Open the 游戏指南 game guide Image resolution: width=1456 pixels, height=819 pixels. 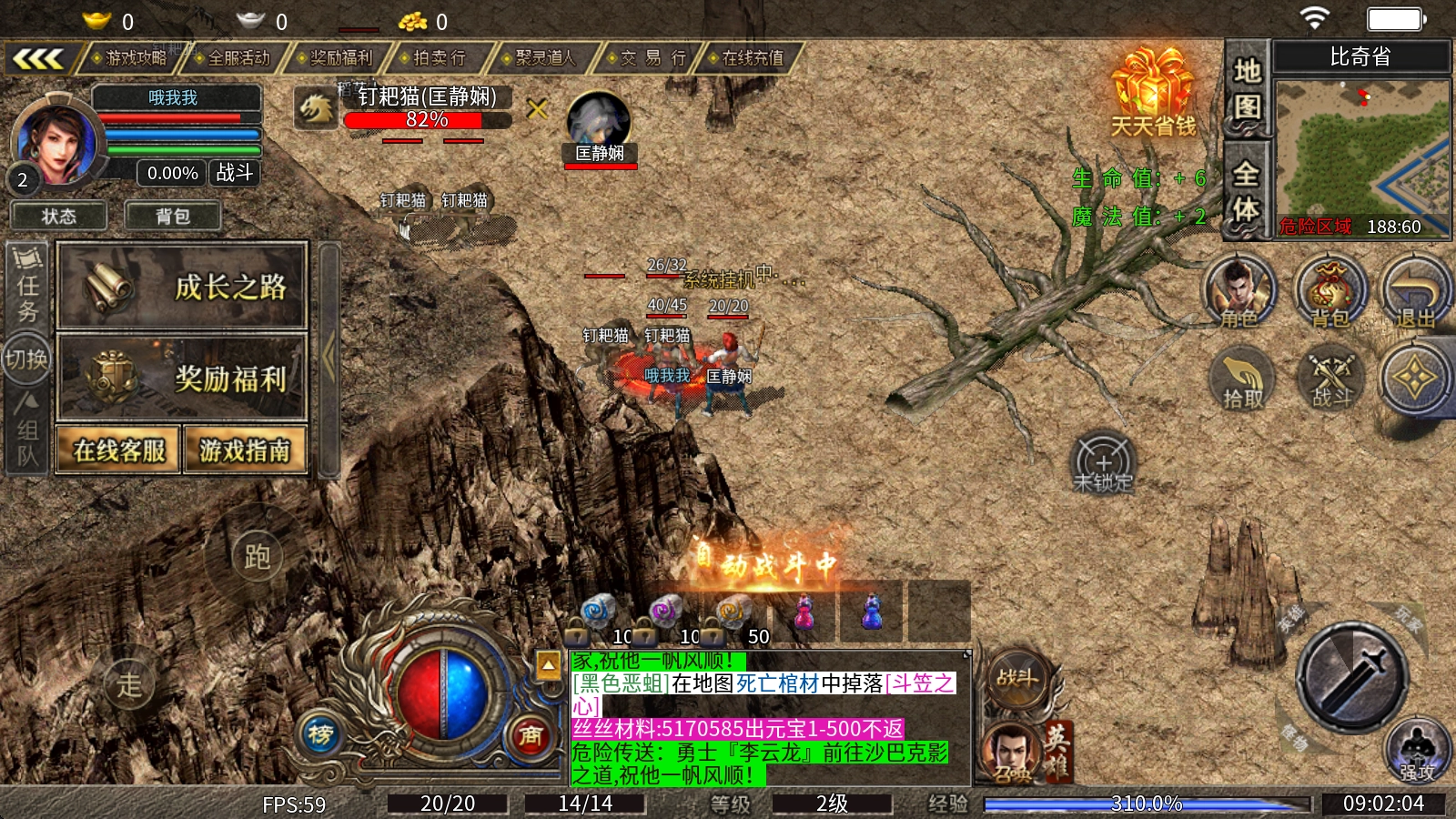pos(245,450)
